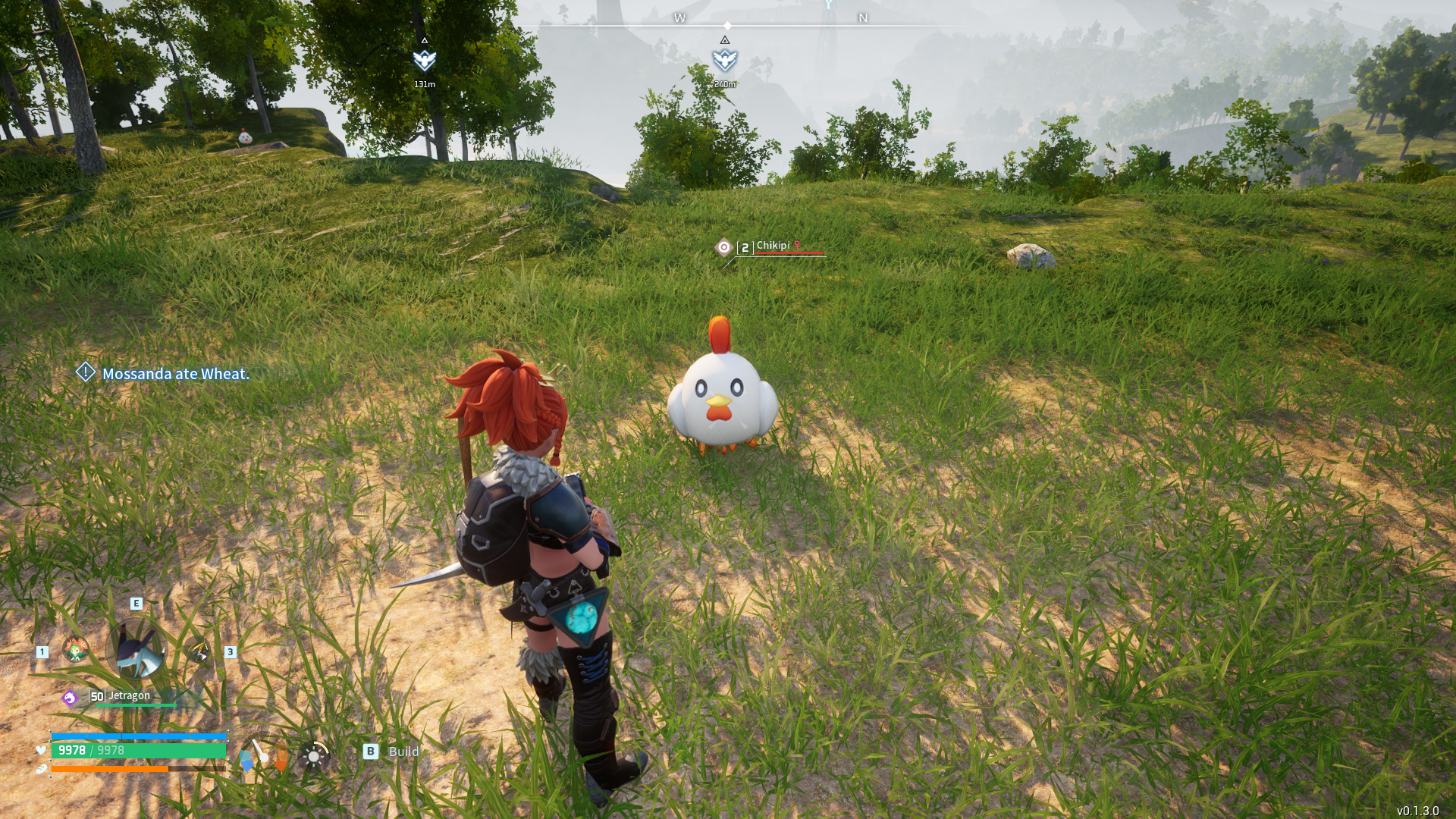
Task: Click the base marker showing 131m
Action: (x=424, y=60)
